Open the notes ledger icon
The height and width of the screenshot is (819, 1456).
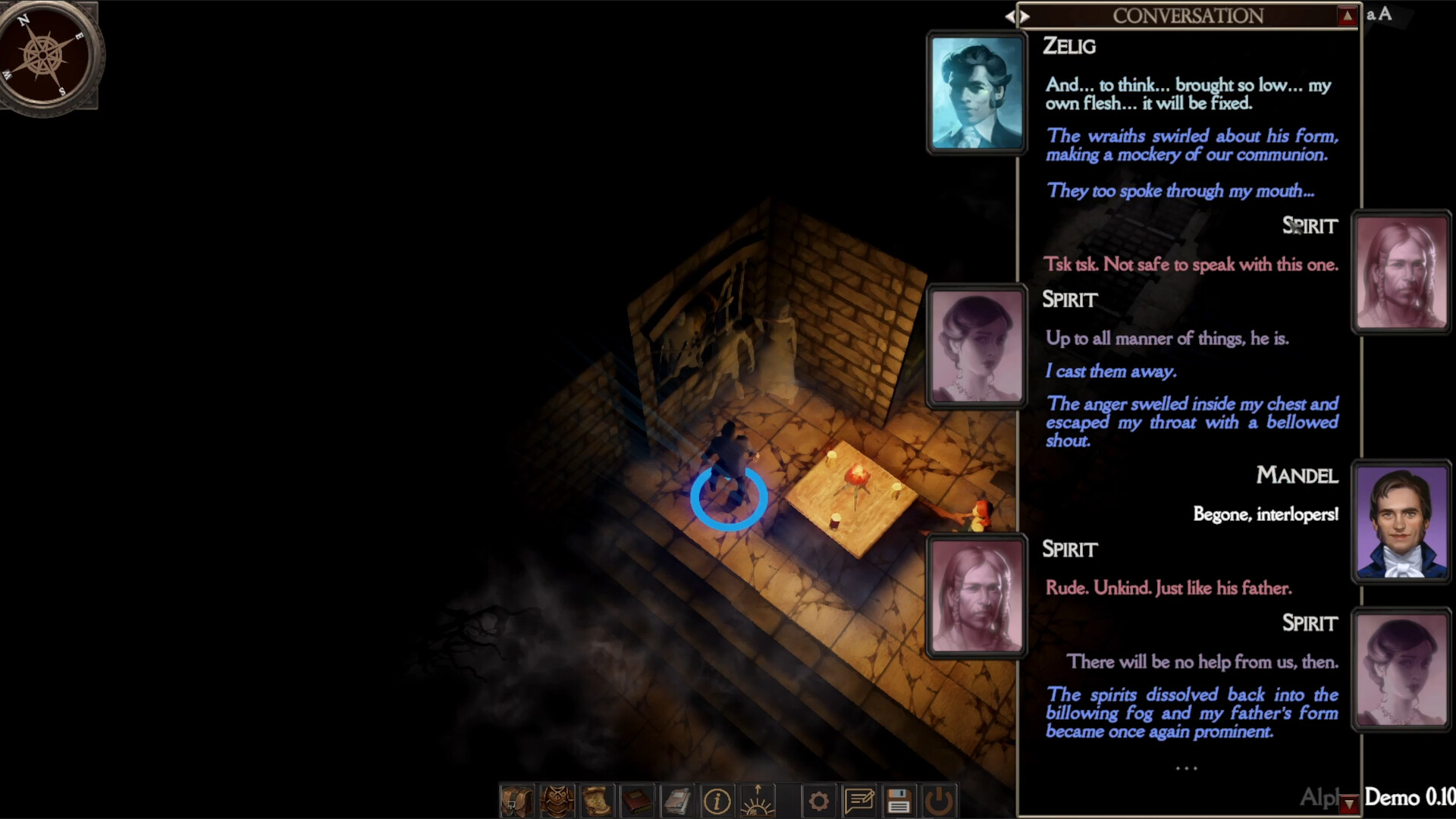pyautogui.click(x=679, y=800)
